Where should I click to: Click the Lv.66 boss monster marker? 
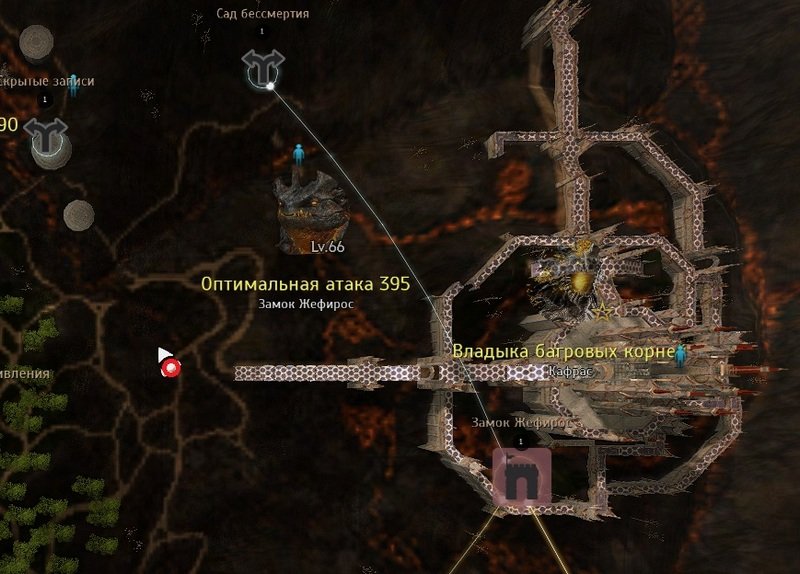[311, 211]
